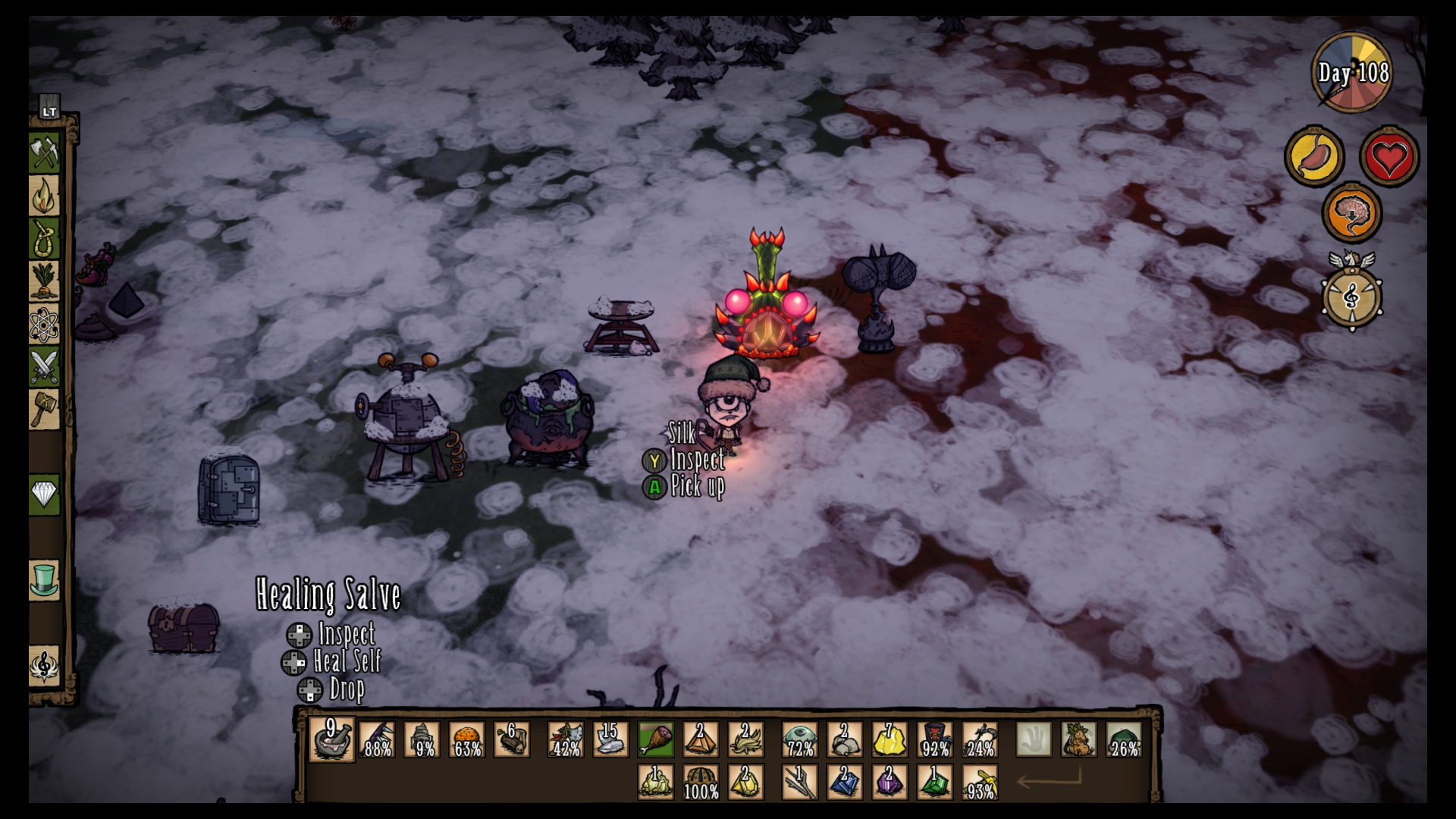The image size is (1456, 819).
Task: Switch to the Food farming crafting tab
Action: click(x=44, y=281)
